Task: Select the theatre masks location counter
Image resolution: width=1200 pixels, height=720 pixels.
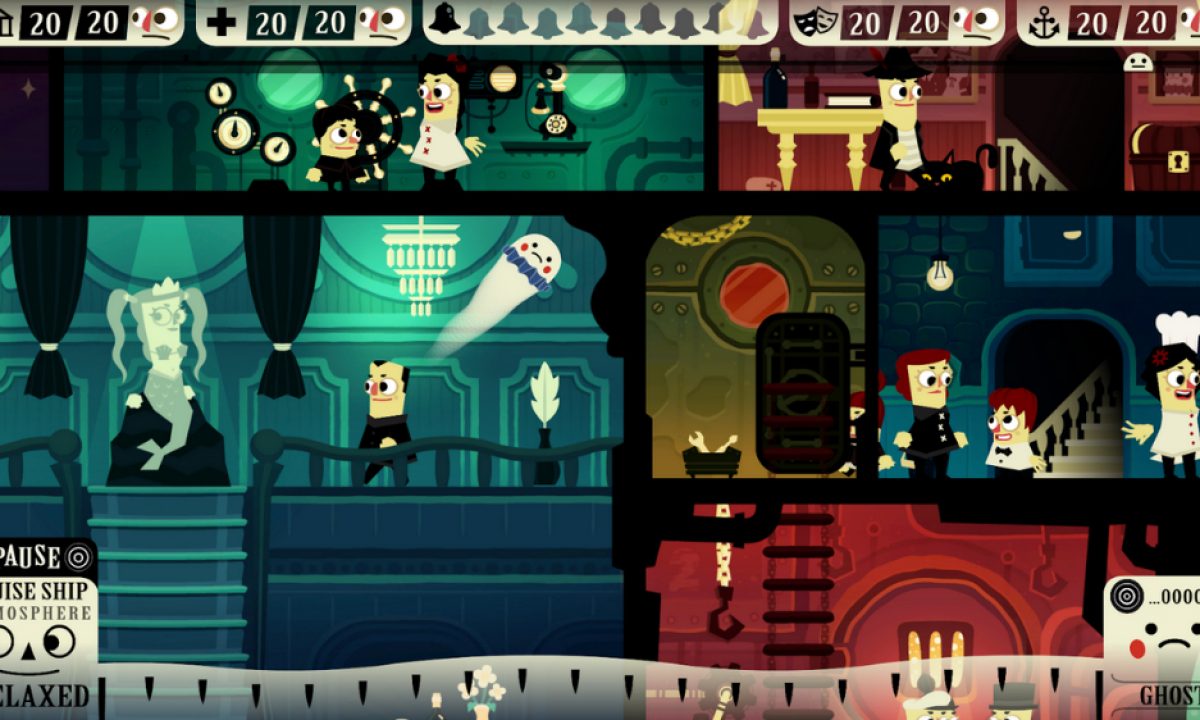Action: click(x=896, y=22)
